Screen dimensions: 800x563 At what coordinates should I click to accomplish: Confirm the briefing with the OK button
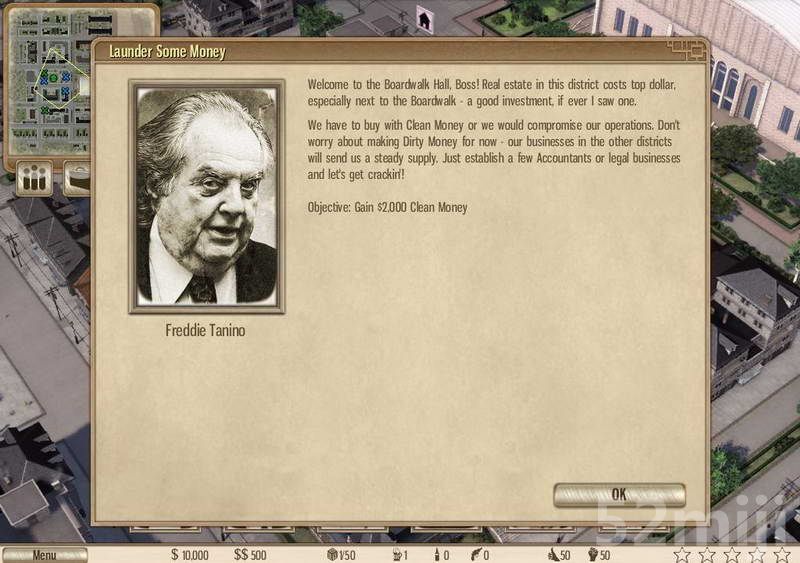619,494
